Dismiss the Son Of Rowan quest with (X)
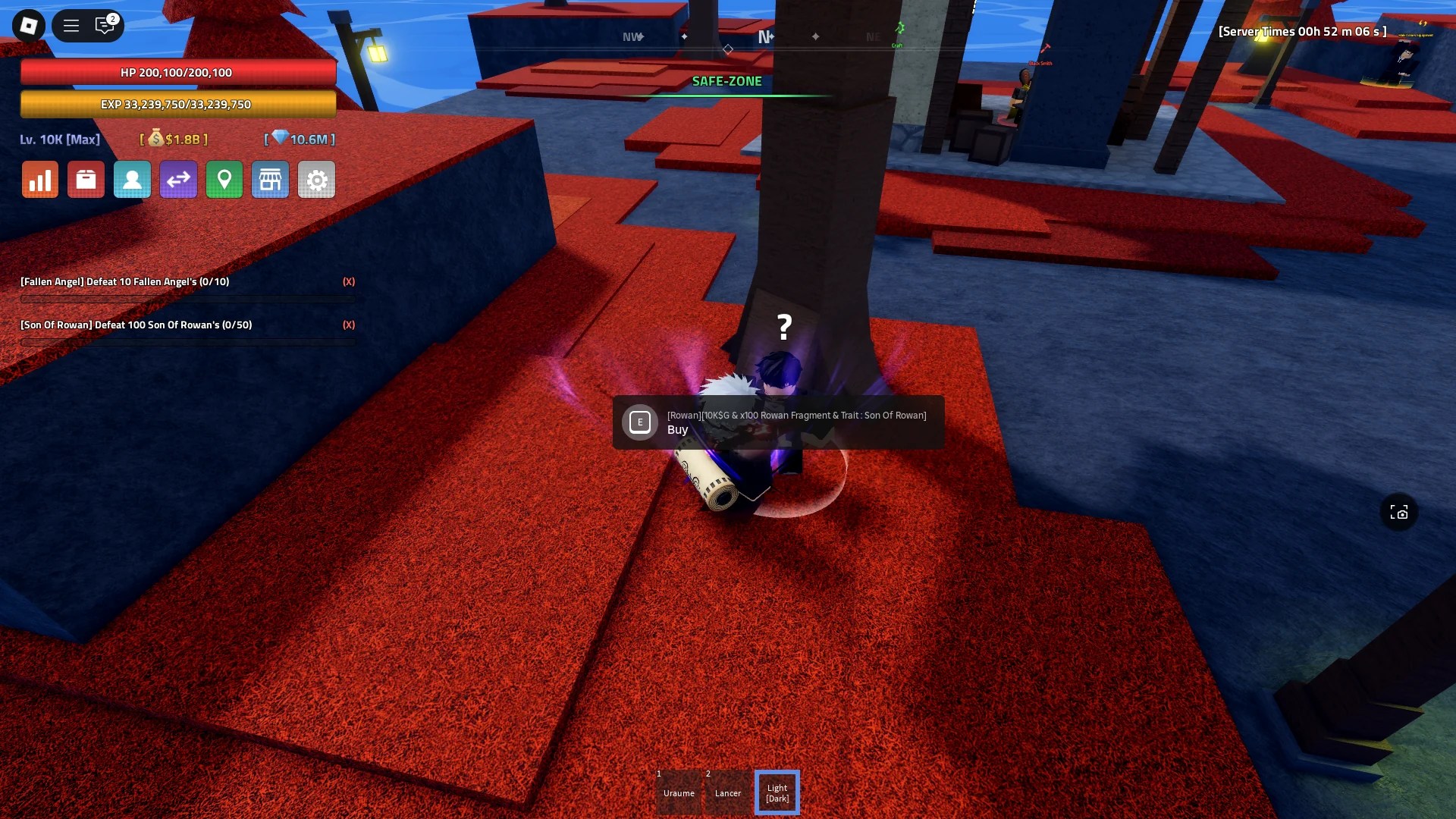Image resolution: width=1456 pixels, height=819 pixels. (x=349, y=325)
